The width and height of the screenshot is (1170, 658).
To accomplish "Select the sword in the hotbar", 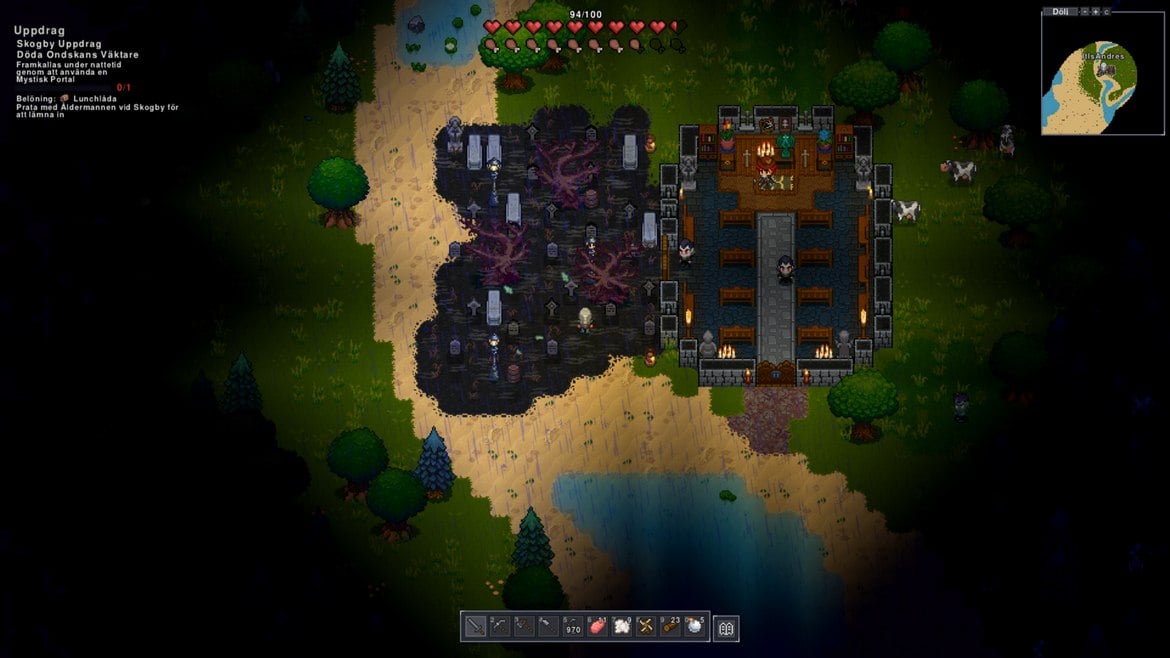I will click(475, 626).
